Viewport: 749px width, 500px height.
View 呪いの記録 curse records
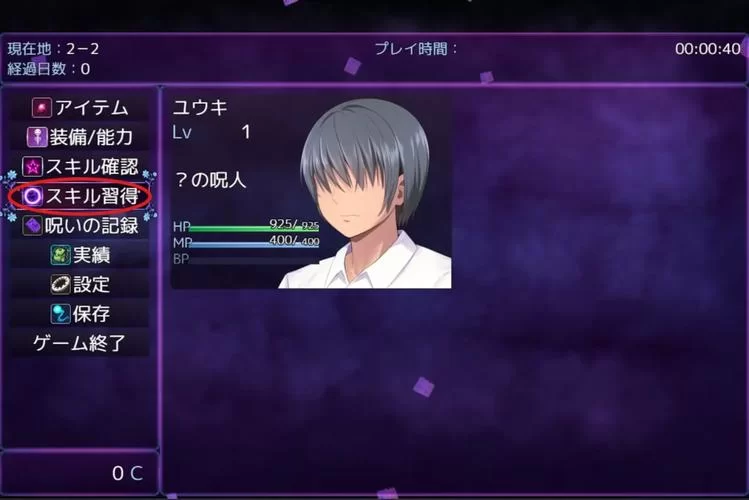tap(80, 226)
